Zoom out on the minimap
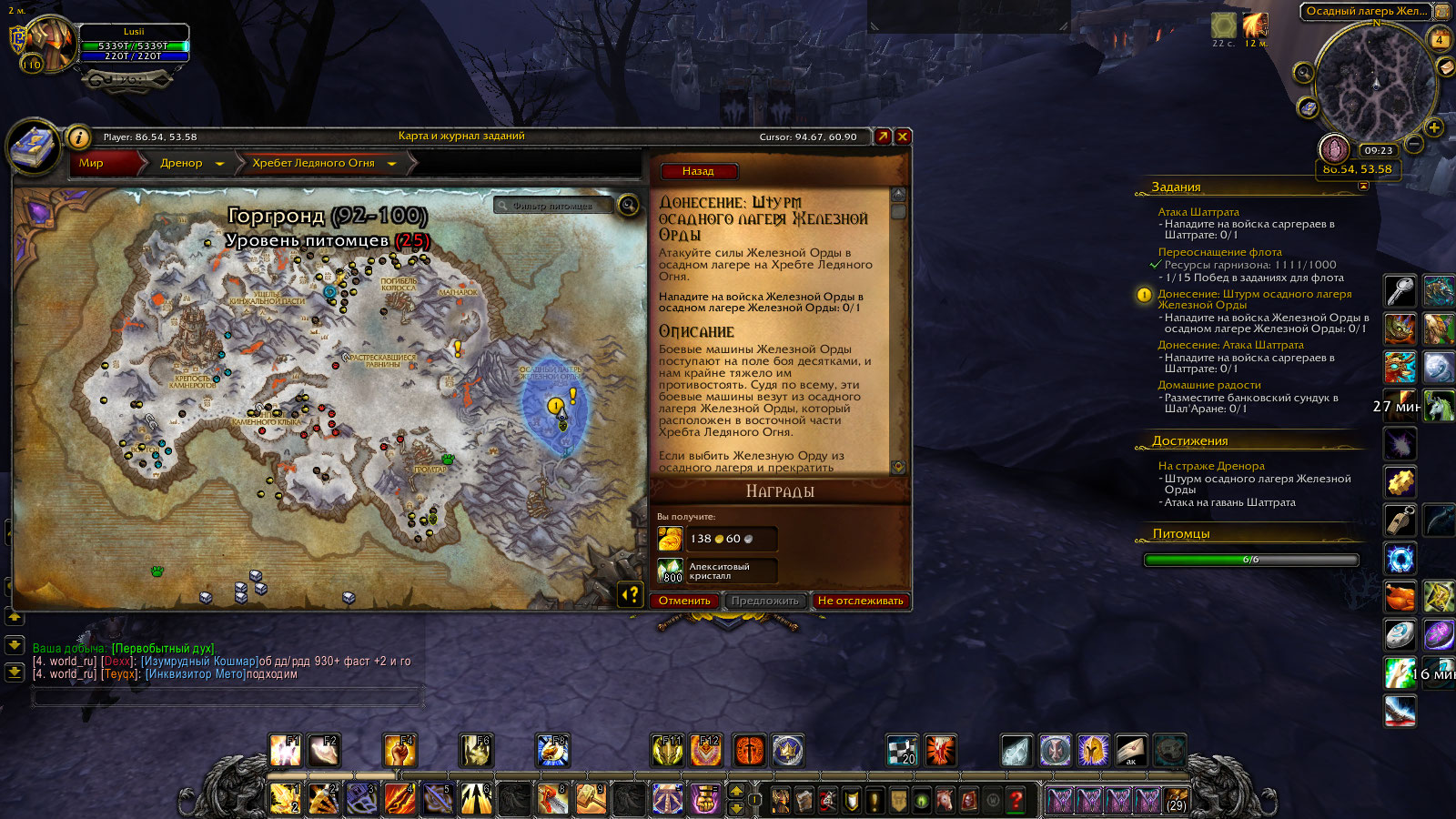 point(1414,144)
